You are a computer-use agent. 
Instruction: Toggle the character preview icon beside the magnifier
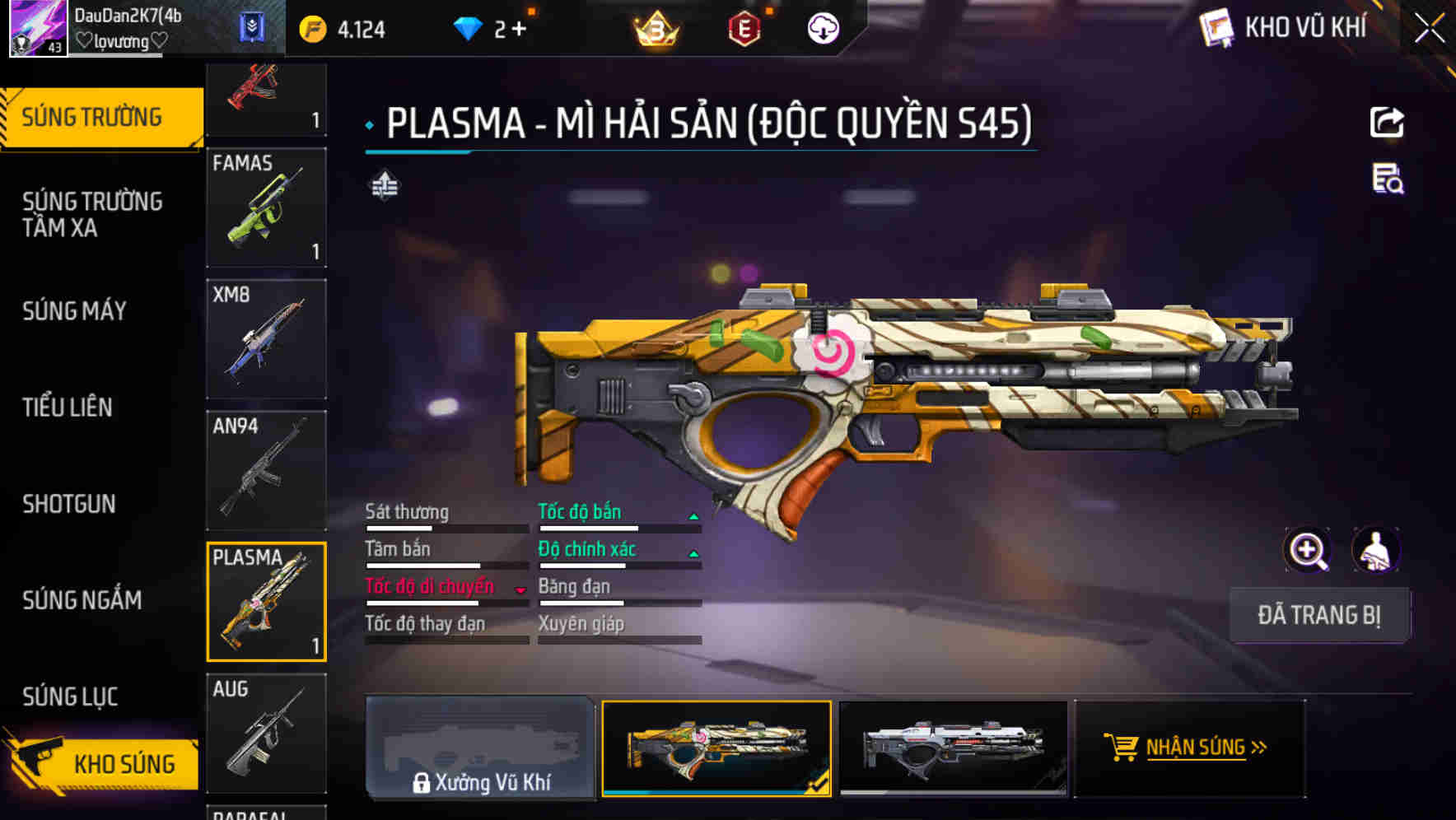(x=1376, y=550)
